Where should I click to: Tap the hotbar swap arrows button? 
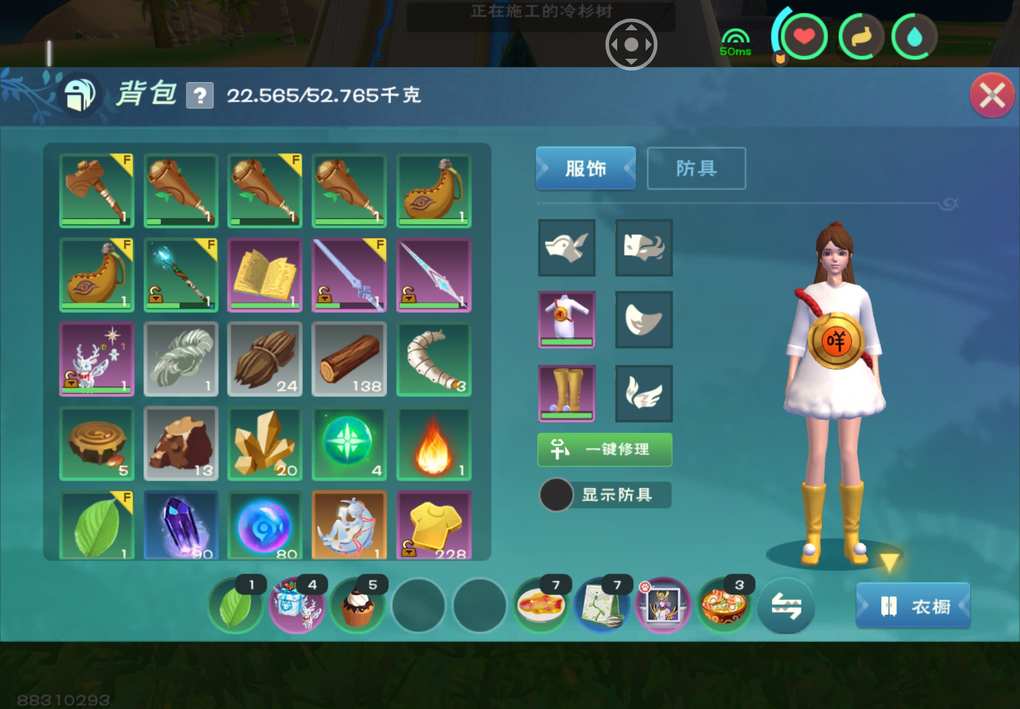pyautogui.click(x=785, y=606)
